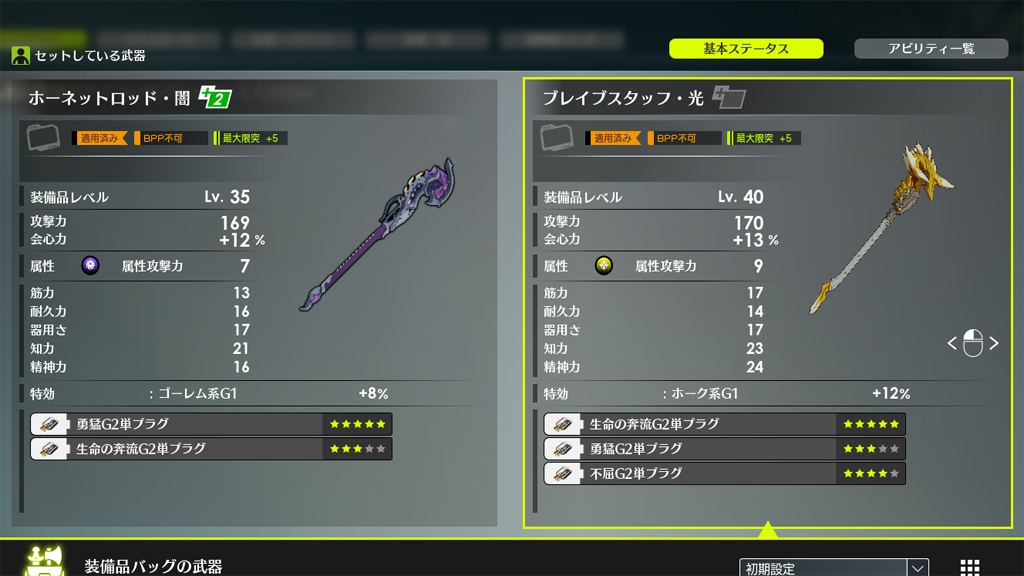This screenshot has width=1024, height=576.
Task: Click the right arrow beside the staff
Action: (x=994, y=343)
